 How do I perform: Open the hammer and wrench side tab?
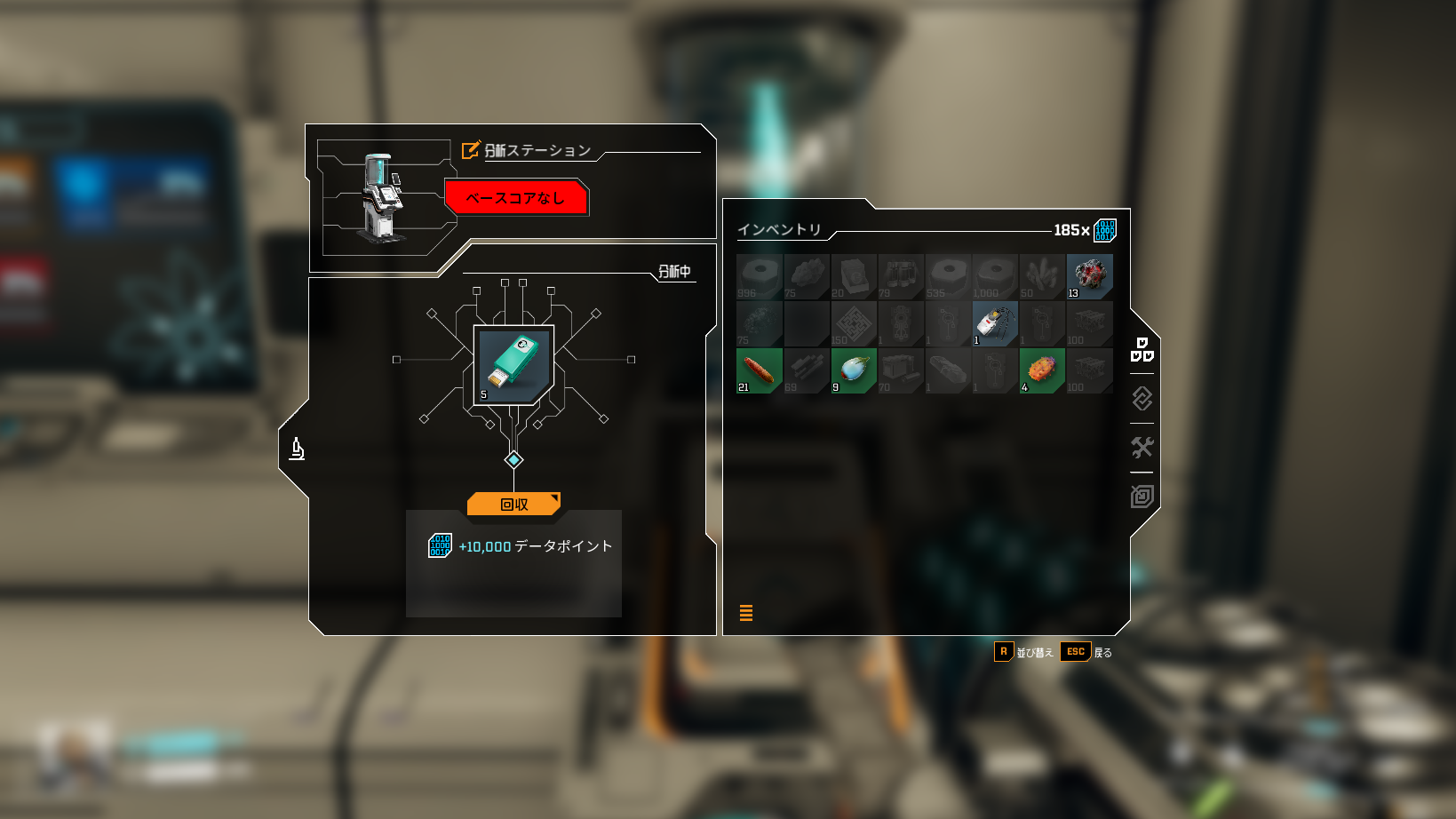(x=1142, y=447)
